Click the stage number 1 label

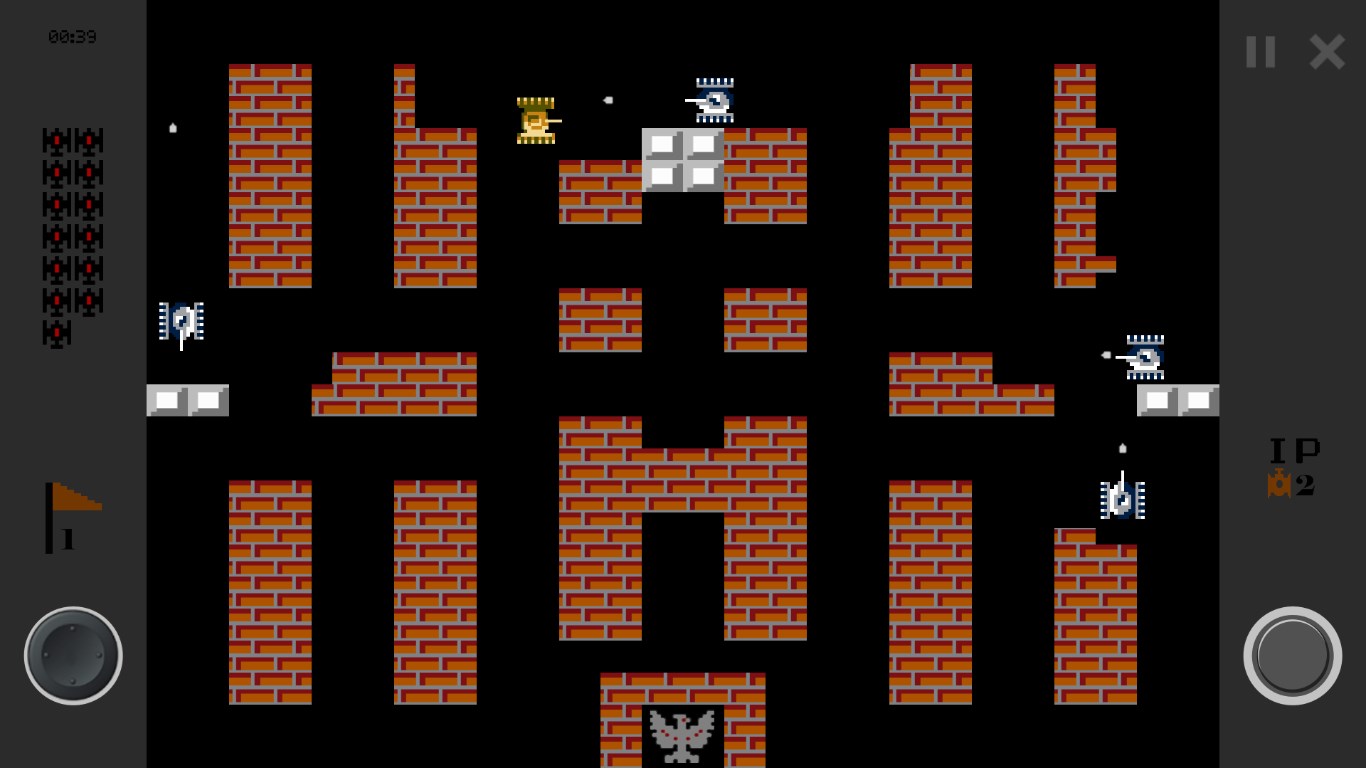coord(66,540)
